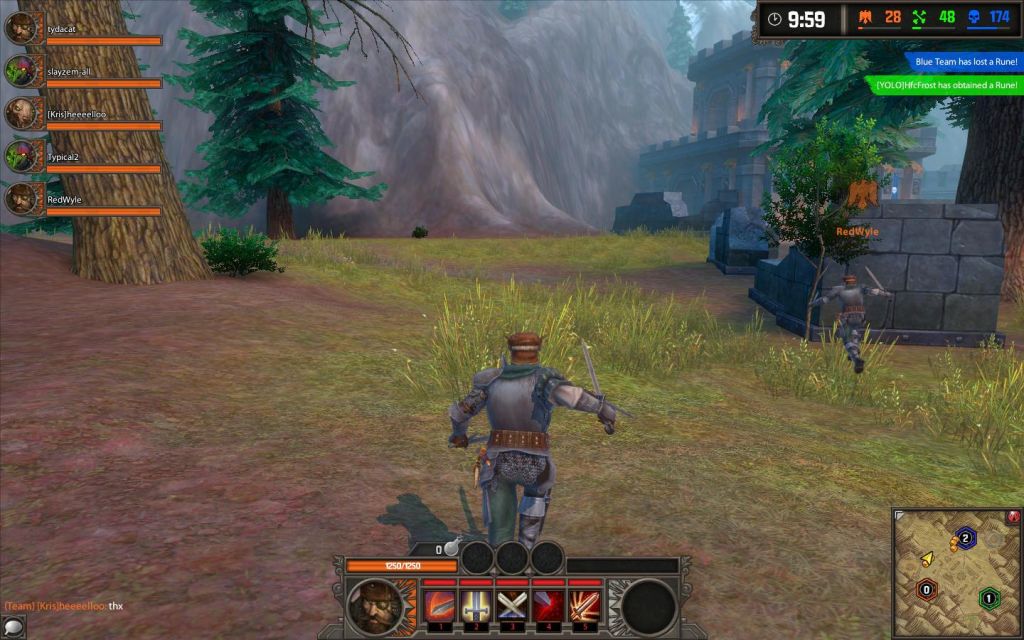Activate the curved blade slash ability
This screenshot has width=1024, height=640.
click(x=439, y=606)
